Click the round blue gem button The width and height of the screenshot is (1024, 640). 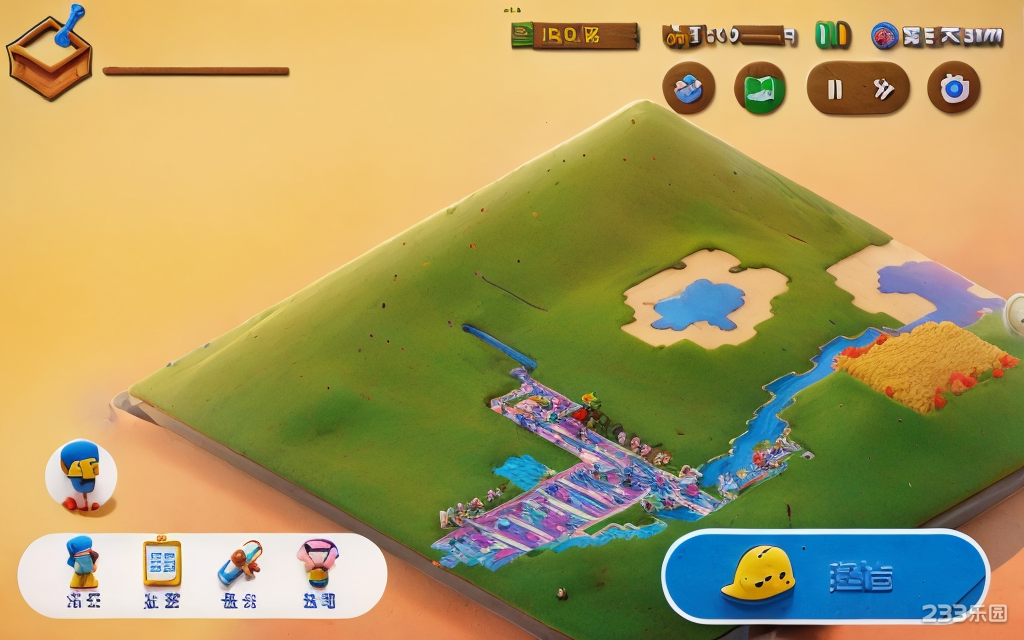(689, 89)
